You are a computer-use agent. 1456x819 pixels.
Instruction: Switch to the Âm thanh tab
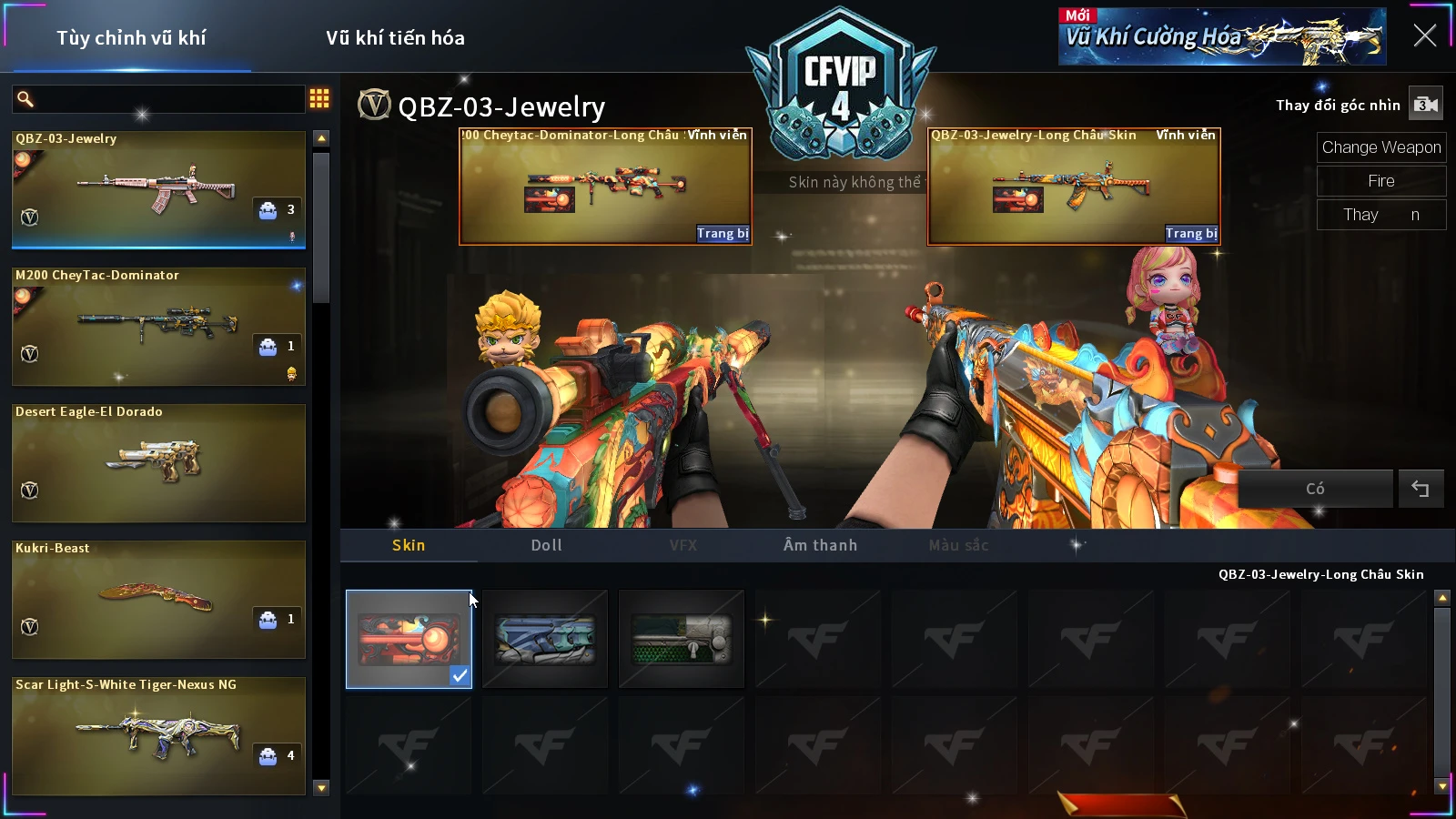(x=820, y=545)
